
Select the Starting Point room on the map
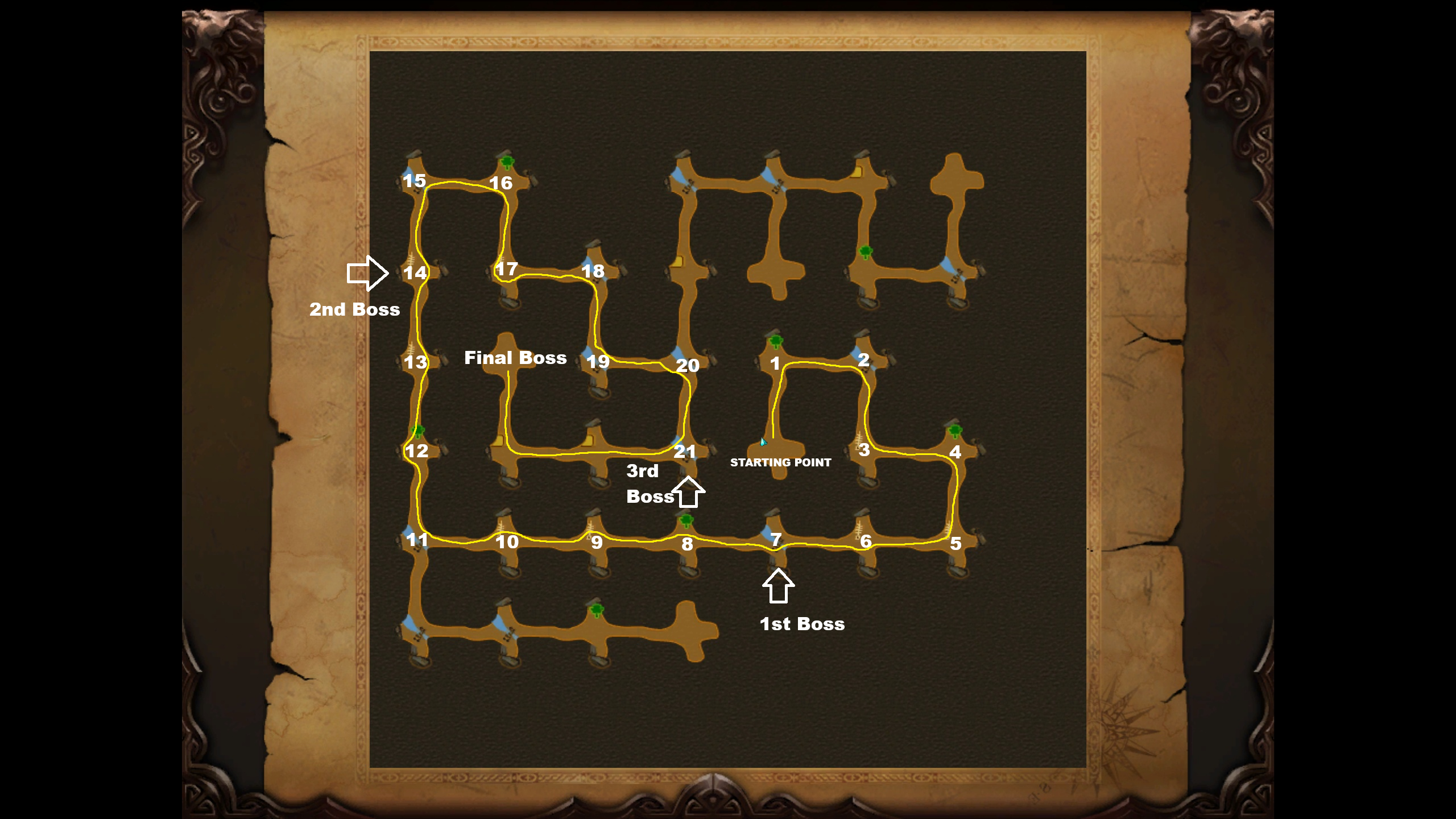(x=778, y=449)
